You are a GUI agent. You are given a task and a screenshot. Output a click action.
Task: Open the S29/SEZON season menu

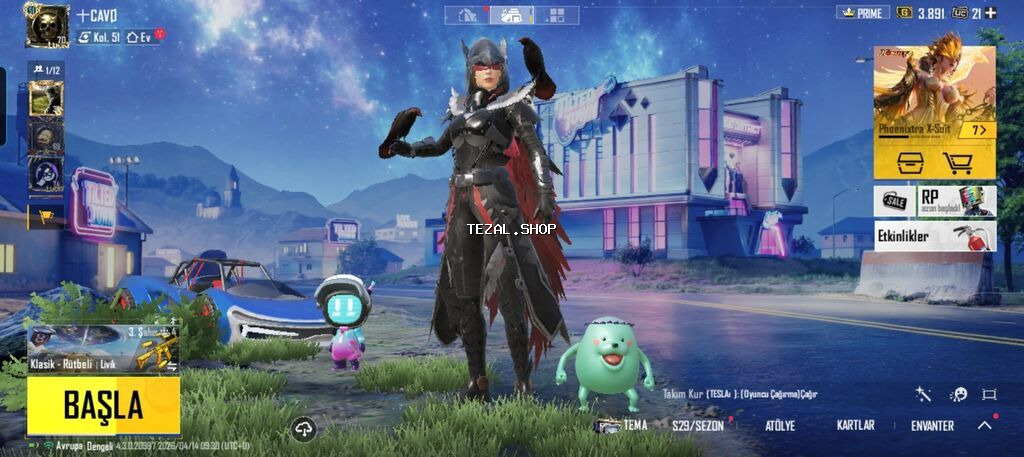click(x=698, y=425)
